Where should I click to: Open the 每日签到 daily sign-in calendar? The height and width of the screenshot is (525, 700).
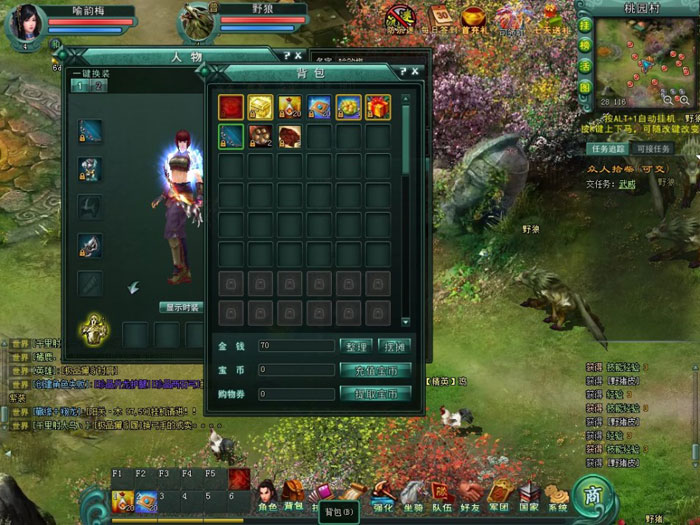click(441, 17)
